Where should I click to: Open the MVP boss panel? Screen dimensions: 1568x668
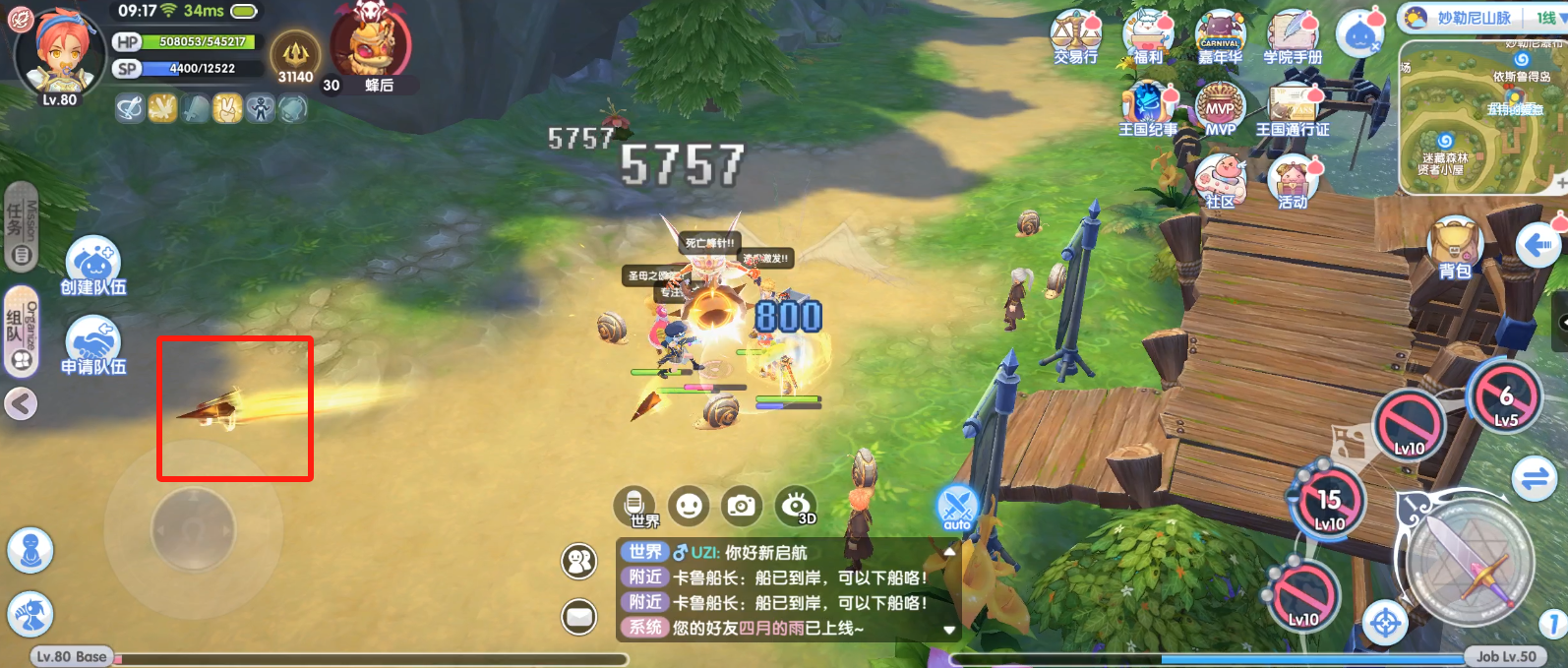point(1220,108)
